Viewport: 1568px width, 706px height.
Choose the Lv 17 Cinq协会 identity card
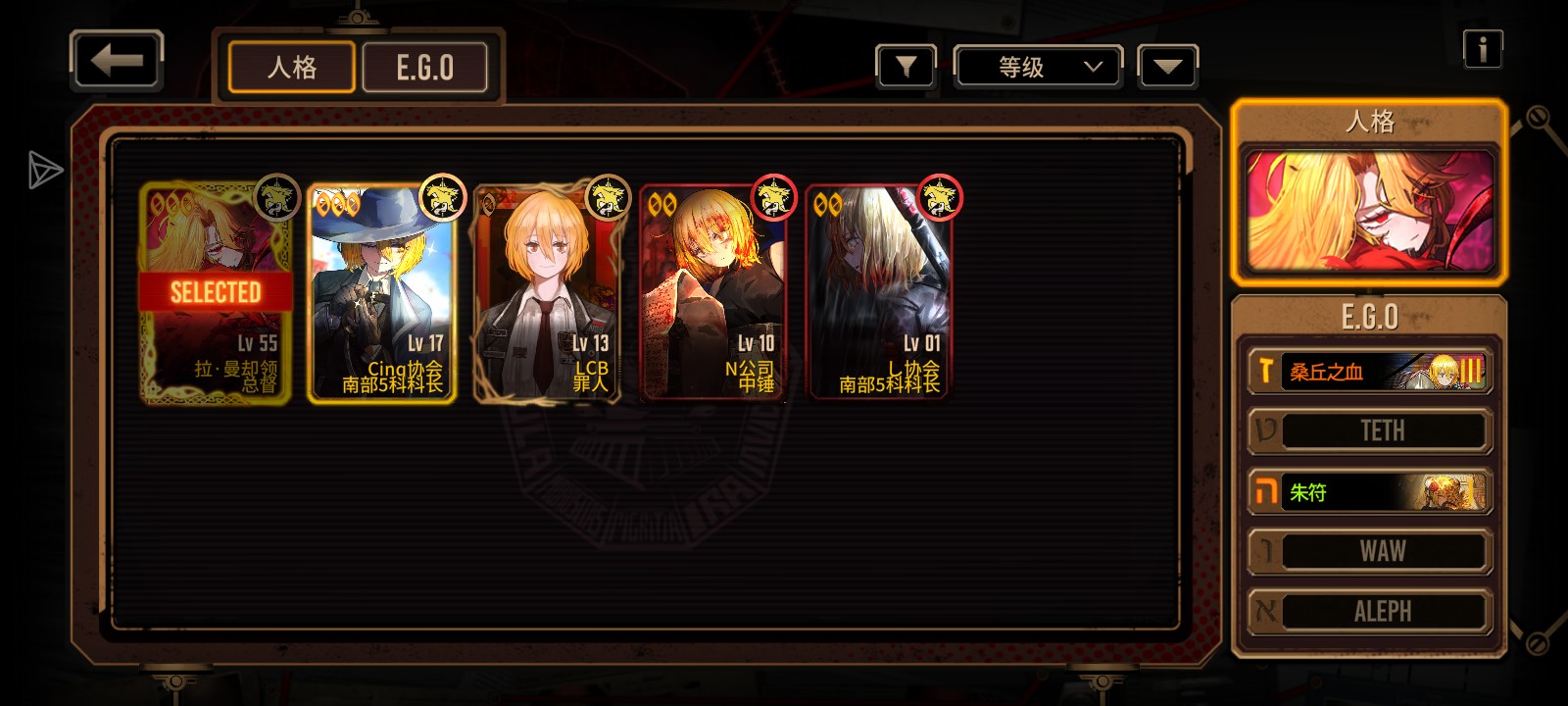(381, 294)
